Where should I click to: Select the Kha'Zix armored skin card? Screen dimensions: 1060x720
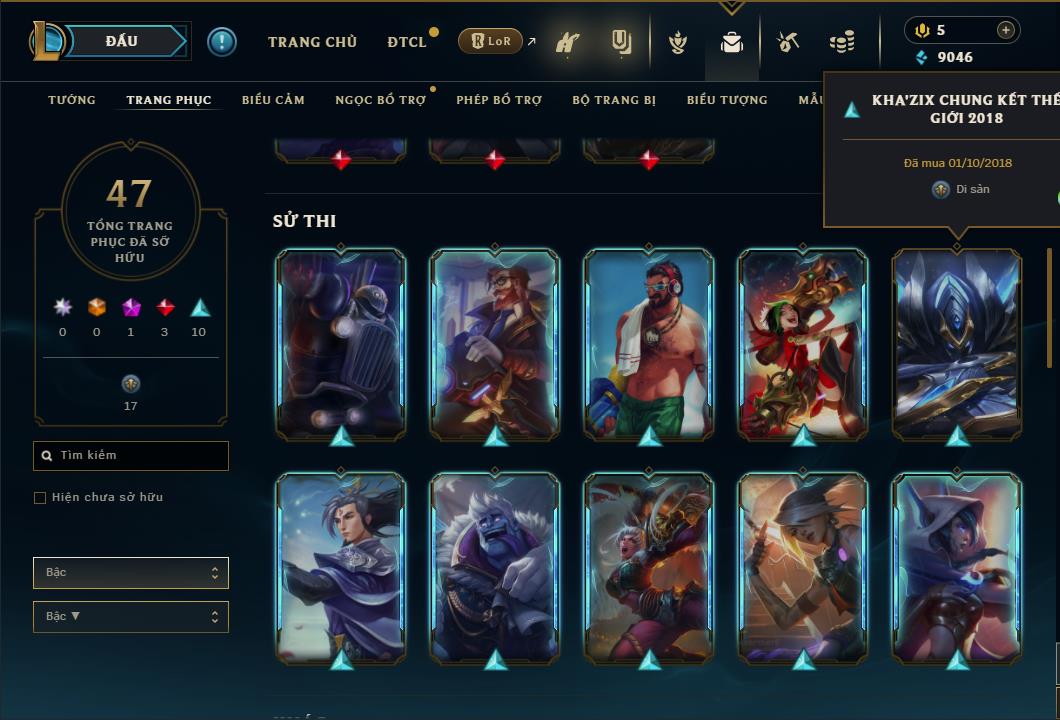point(957,343)
